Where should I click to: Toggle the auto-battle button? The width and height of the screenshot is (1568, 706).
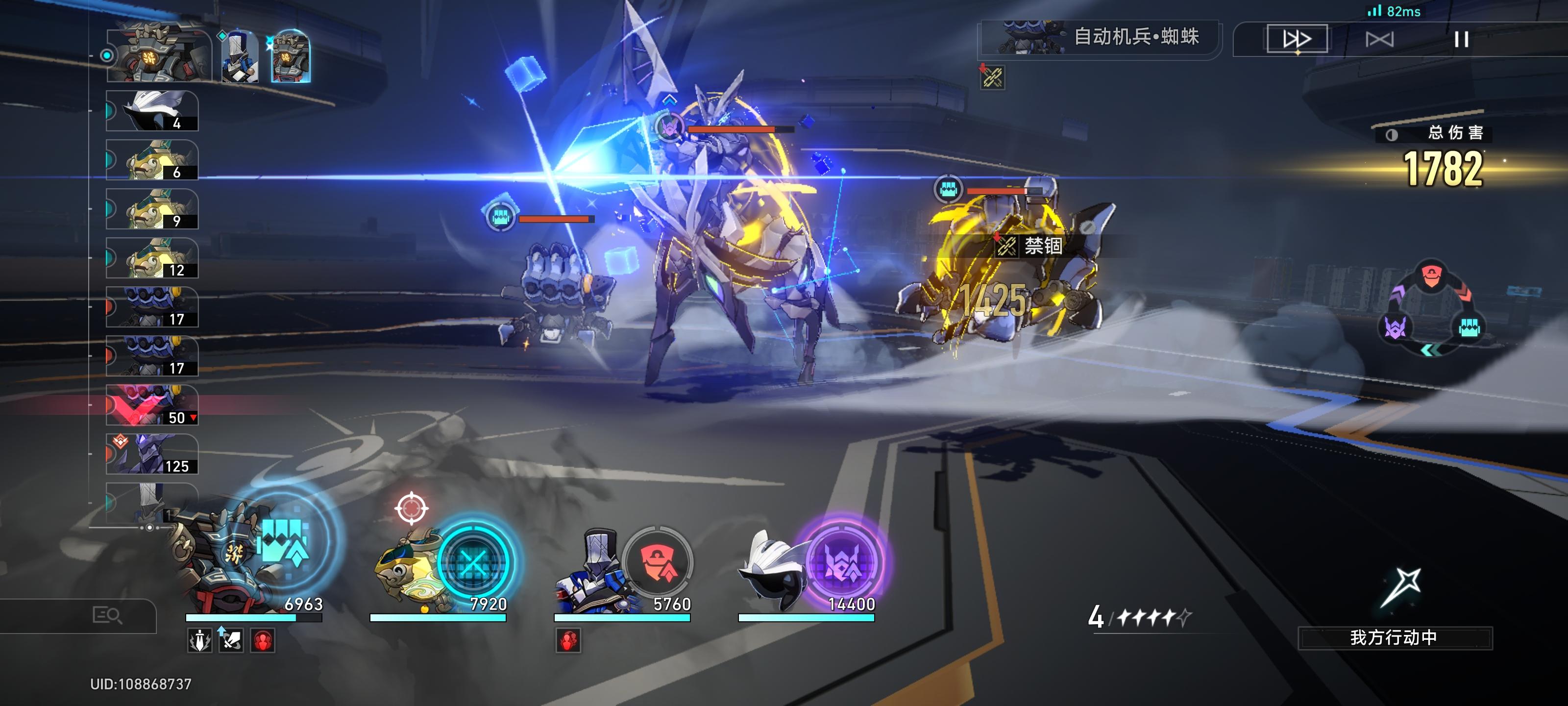click(1379, 40)
